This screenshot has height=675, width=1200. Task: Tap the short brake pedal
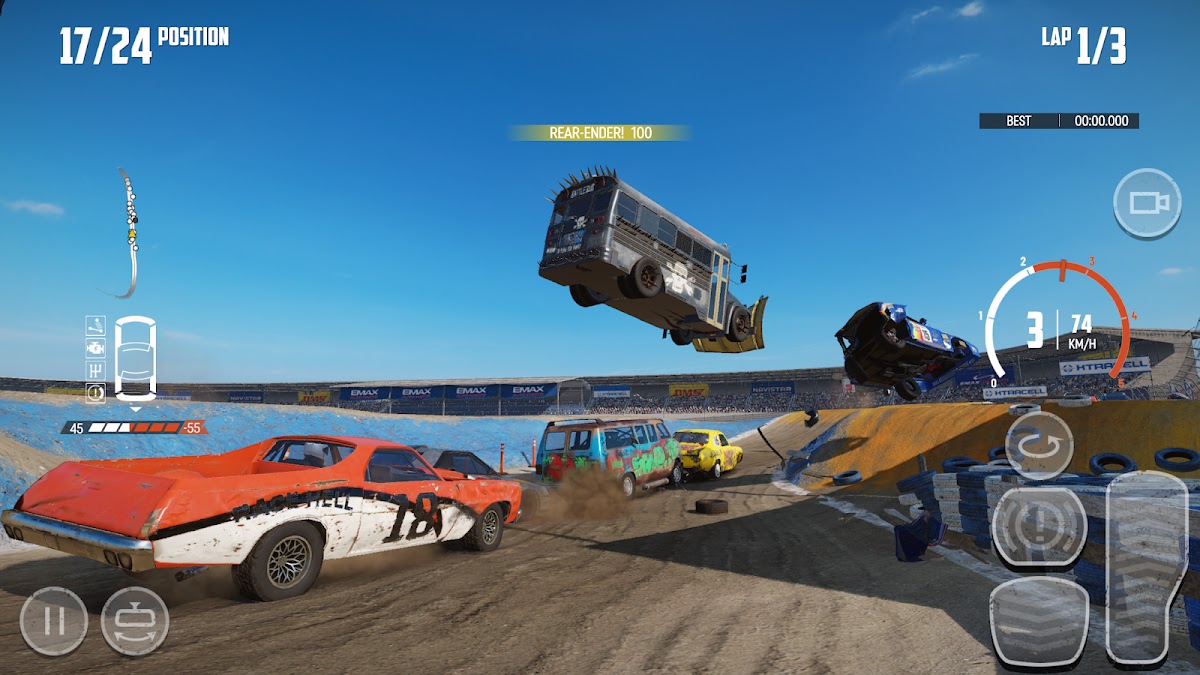tap(1039, 622)
